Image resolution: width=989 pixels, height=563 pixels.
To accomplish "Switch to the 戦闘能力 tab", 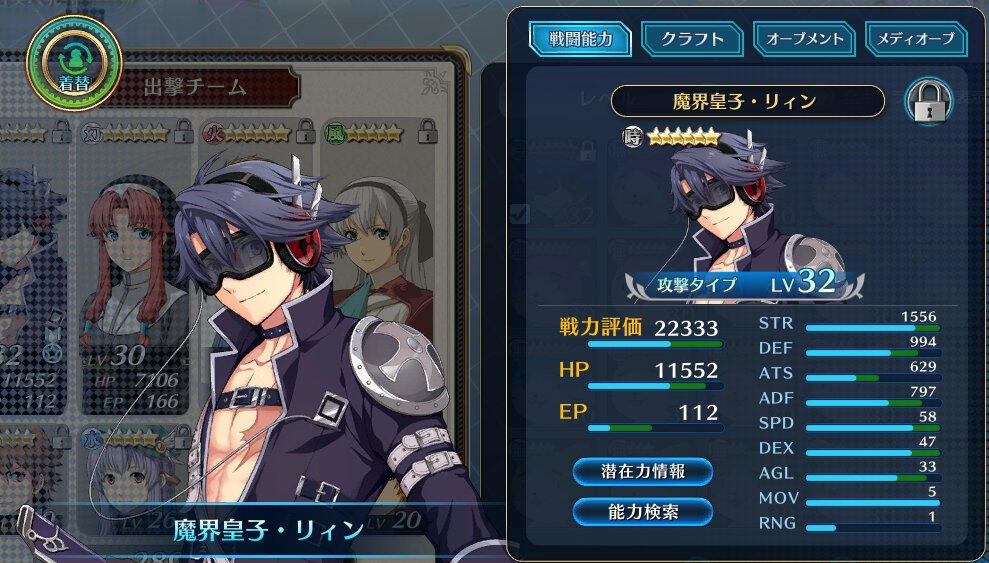I will click(x=580, y=40).
